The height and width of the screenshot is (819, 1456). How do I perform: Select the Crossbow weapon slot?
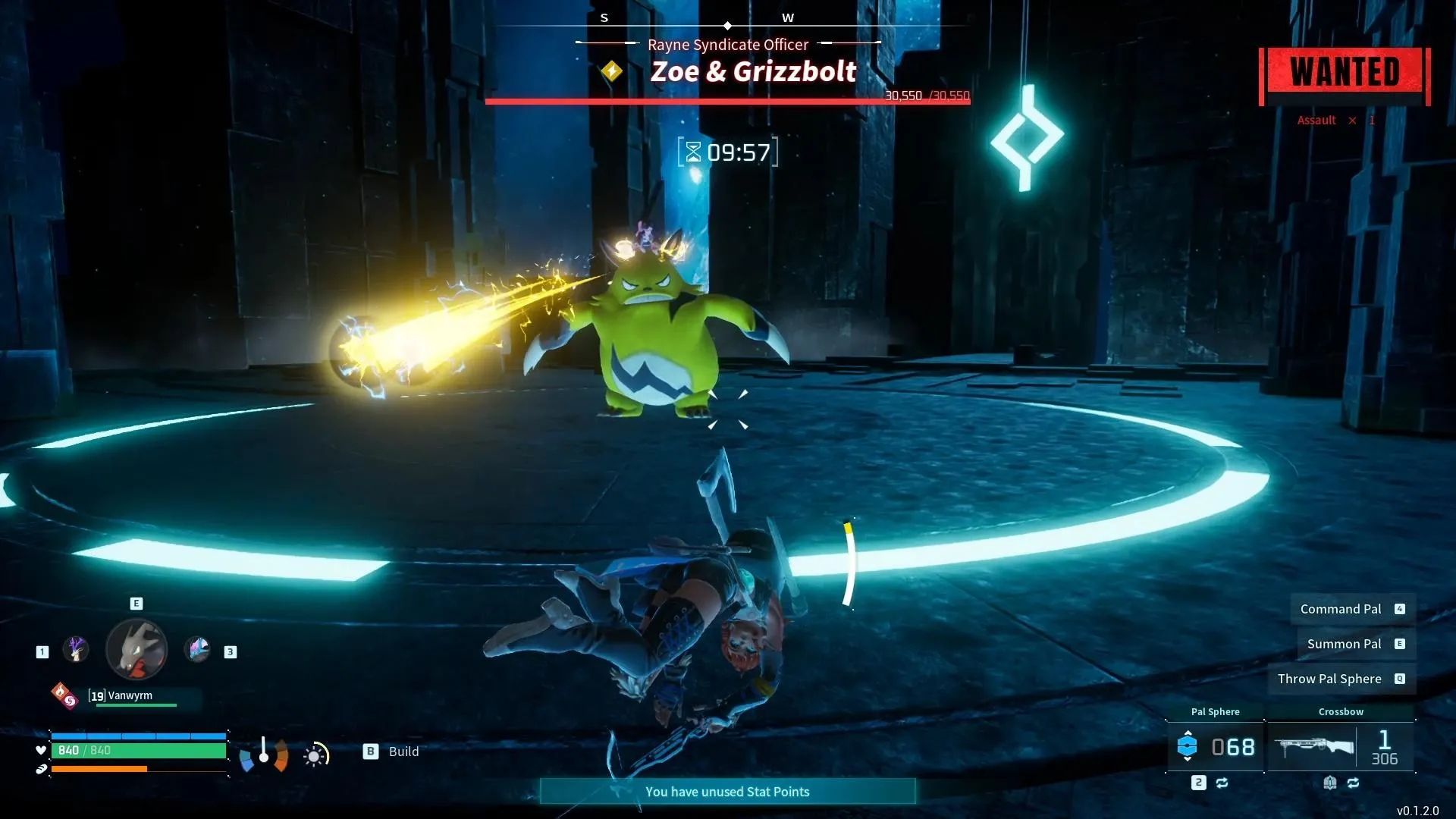pyautogui.click(x=1341, y=747)
